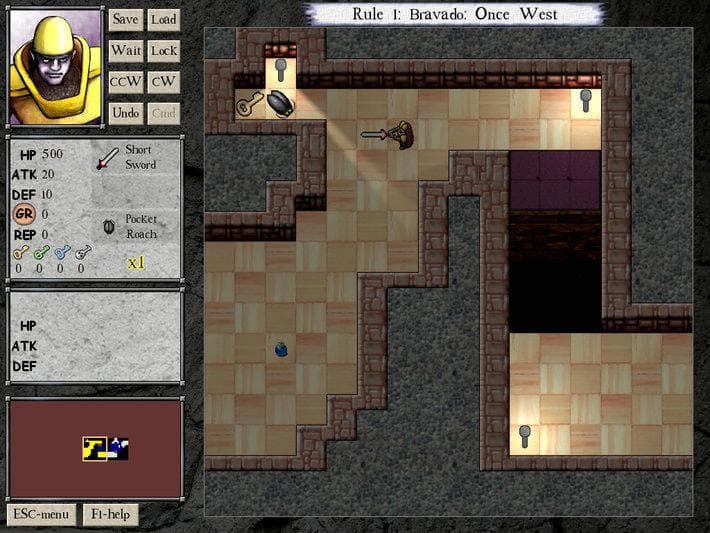710x533 pixels.
Task: Use the Pocket Roach item icon
Action: [108, 226]
